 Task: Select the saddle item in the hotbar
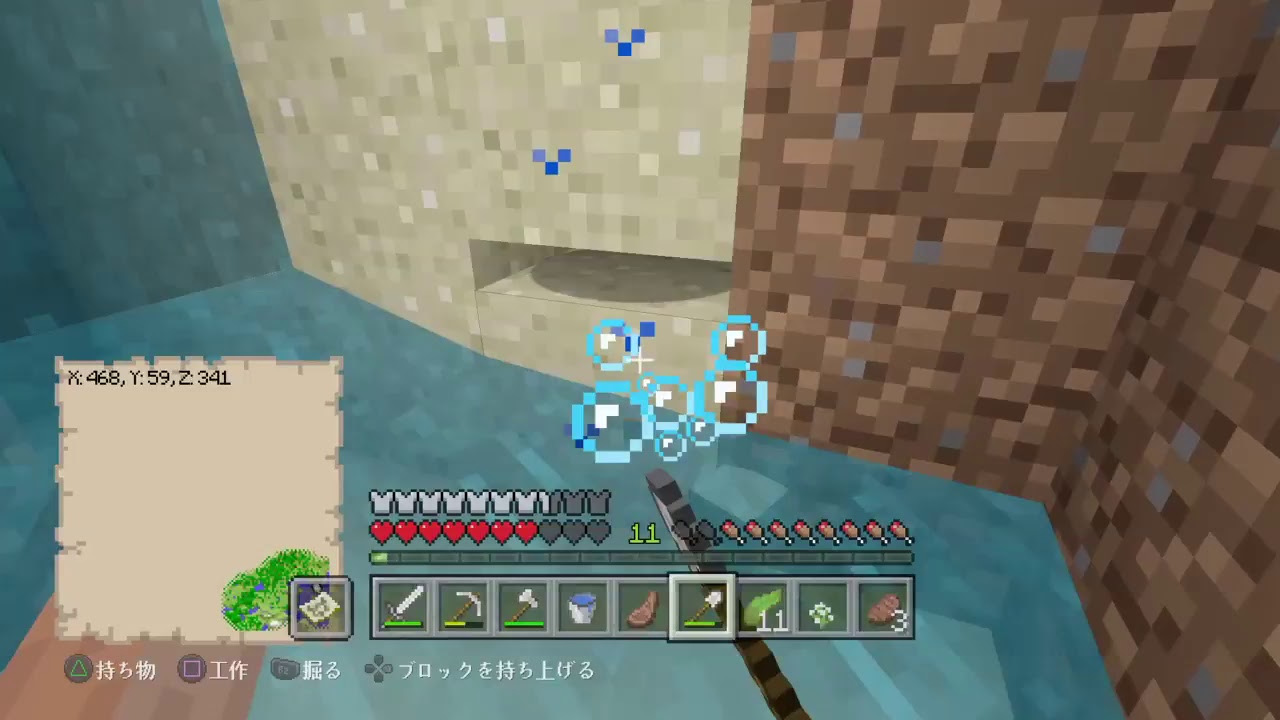tap(643, 605)
